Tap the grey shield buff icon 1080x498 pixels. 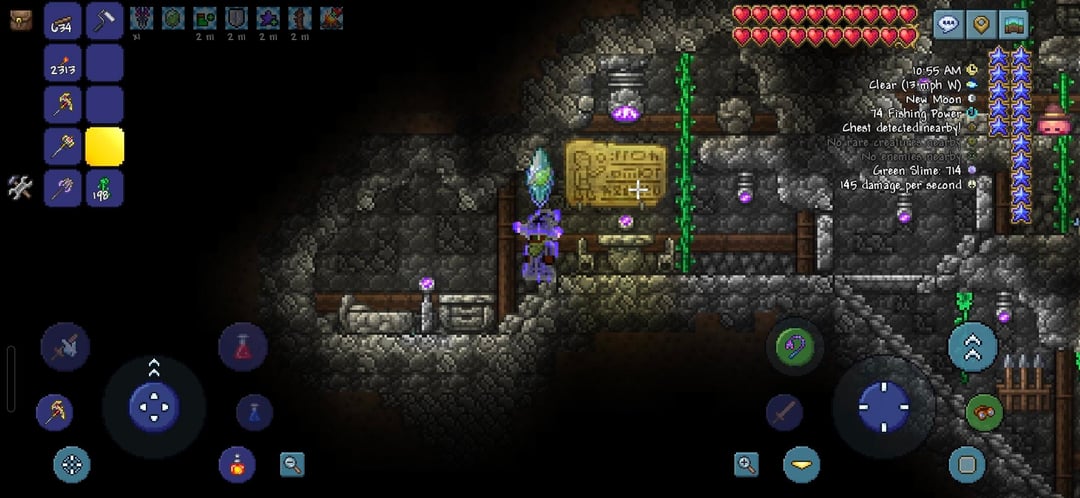pos(236,18)
